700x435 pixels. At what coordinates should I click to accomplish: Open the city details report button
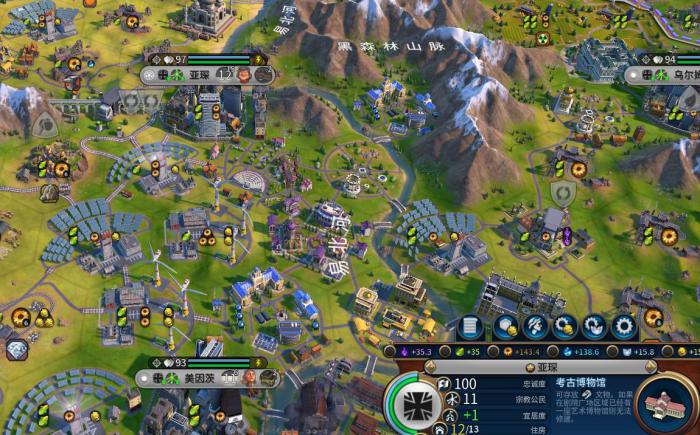[x=468, y=326]
